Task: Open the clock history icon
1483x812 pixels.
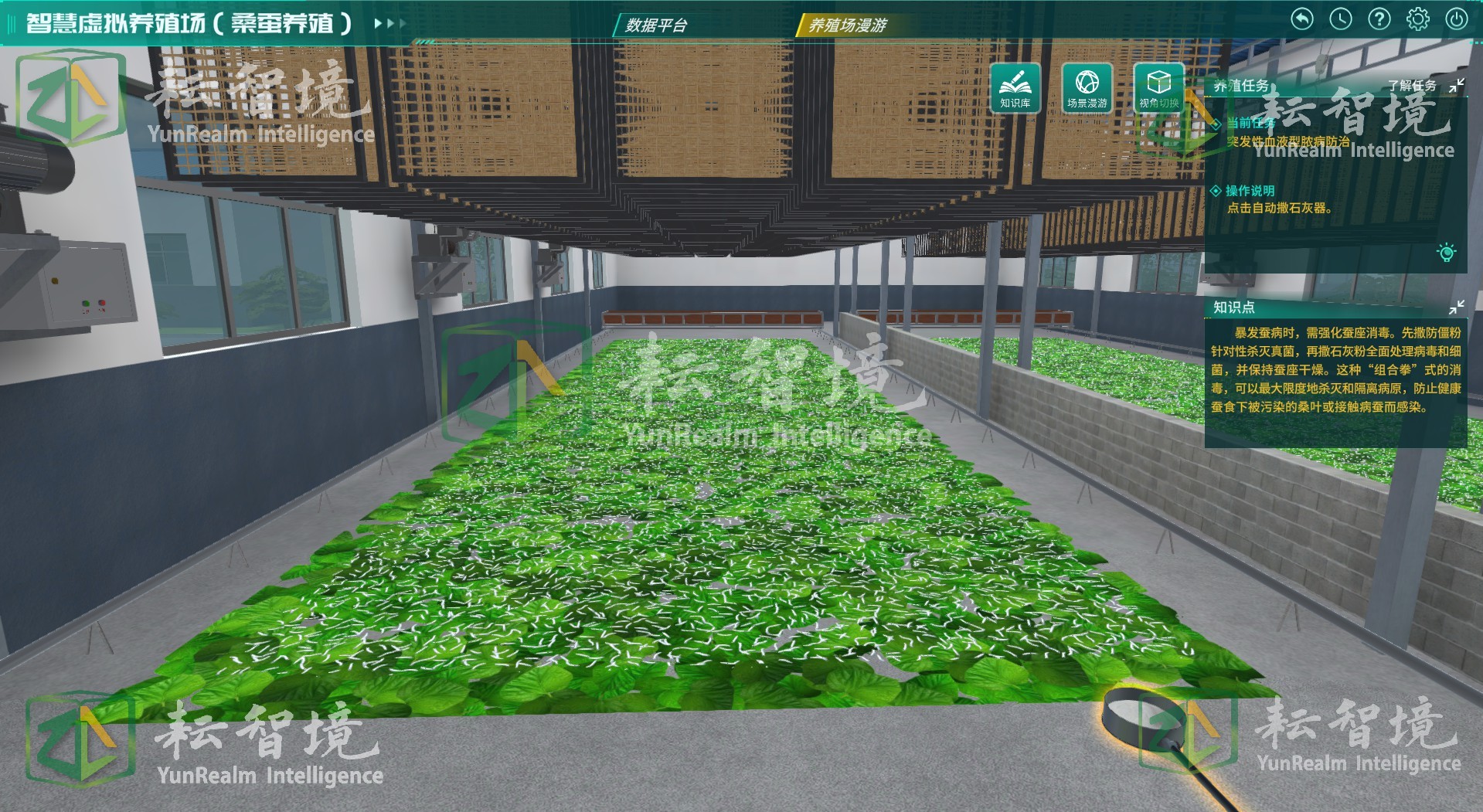Action: click(x=1341, y=19)
